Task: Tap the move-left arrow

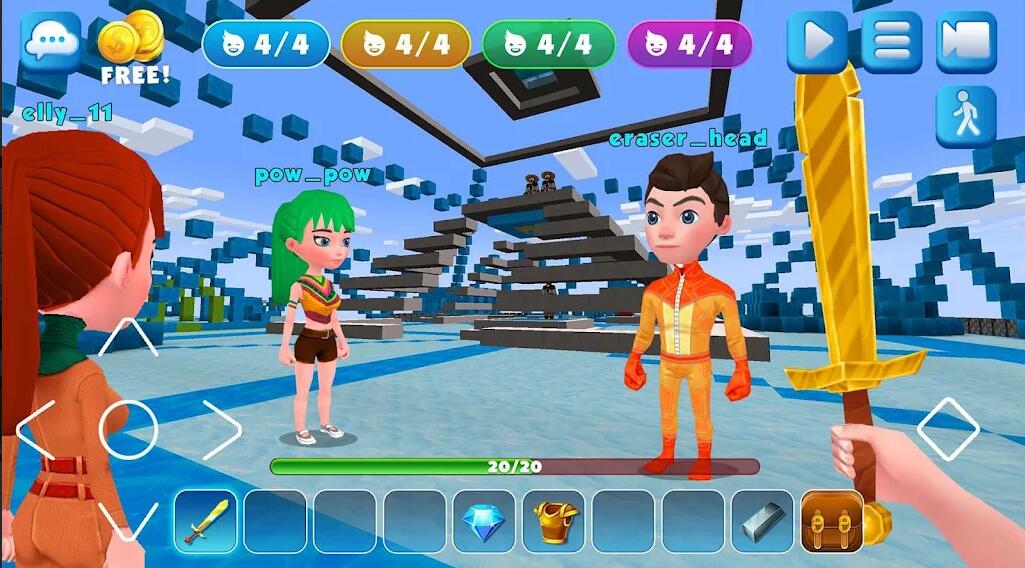Action: (x=37, y=430)
